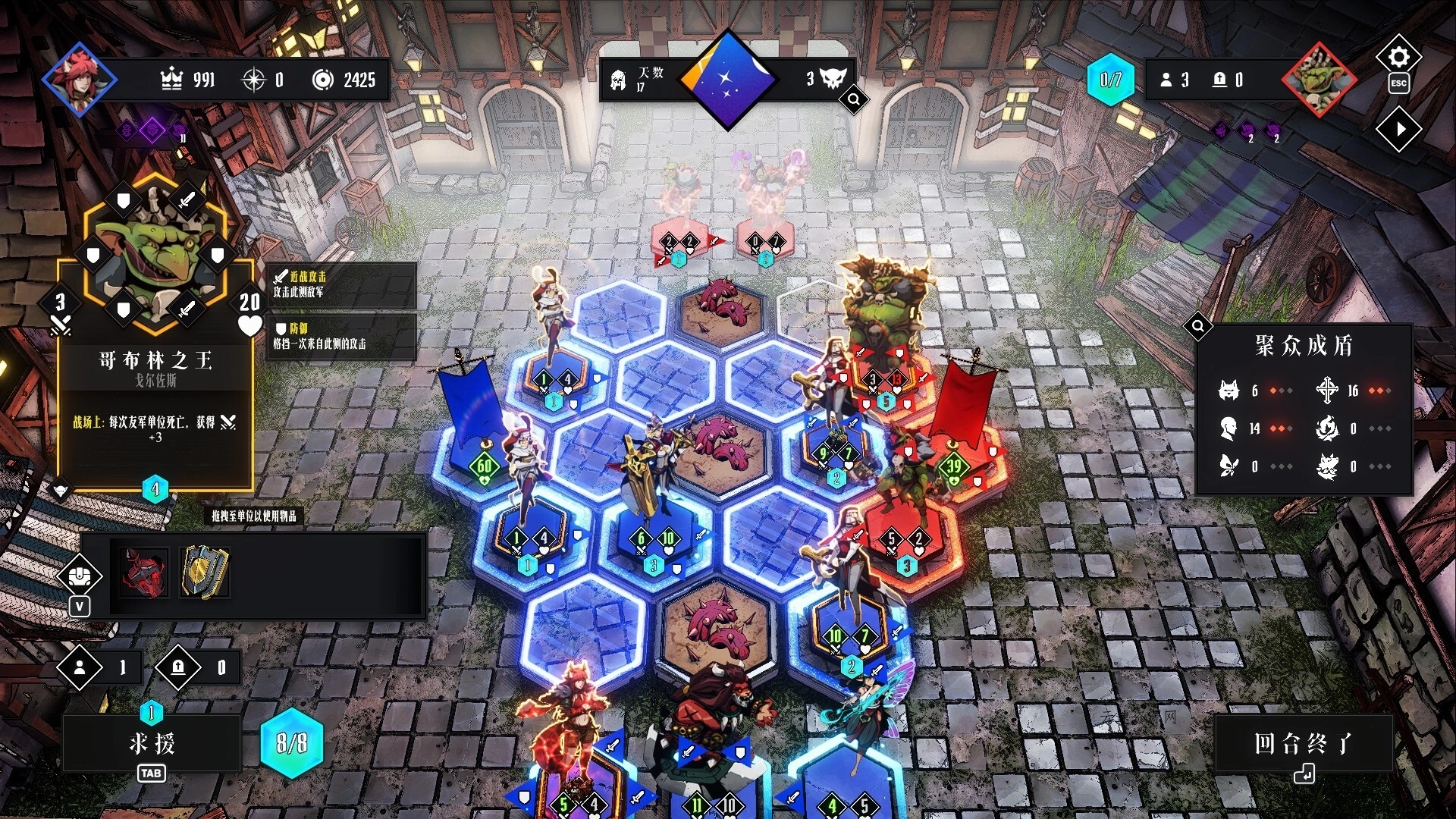Click the enemy goblin portrait at top-right
The image size is (1456, 819).
click(x=1319, y=78)
